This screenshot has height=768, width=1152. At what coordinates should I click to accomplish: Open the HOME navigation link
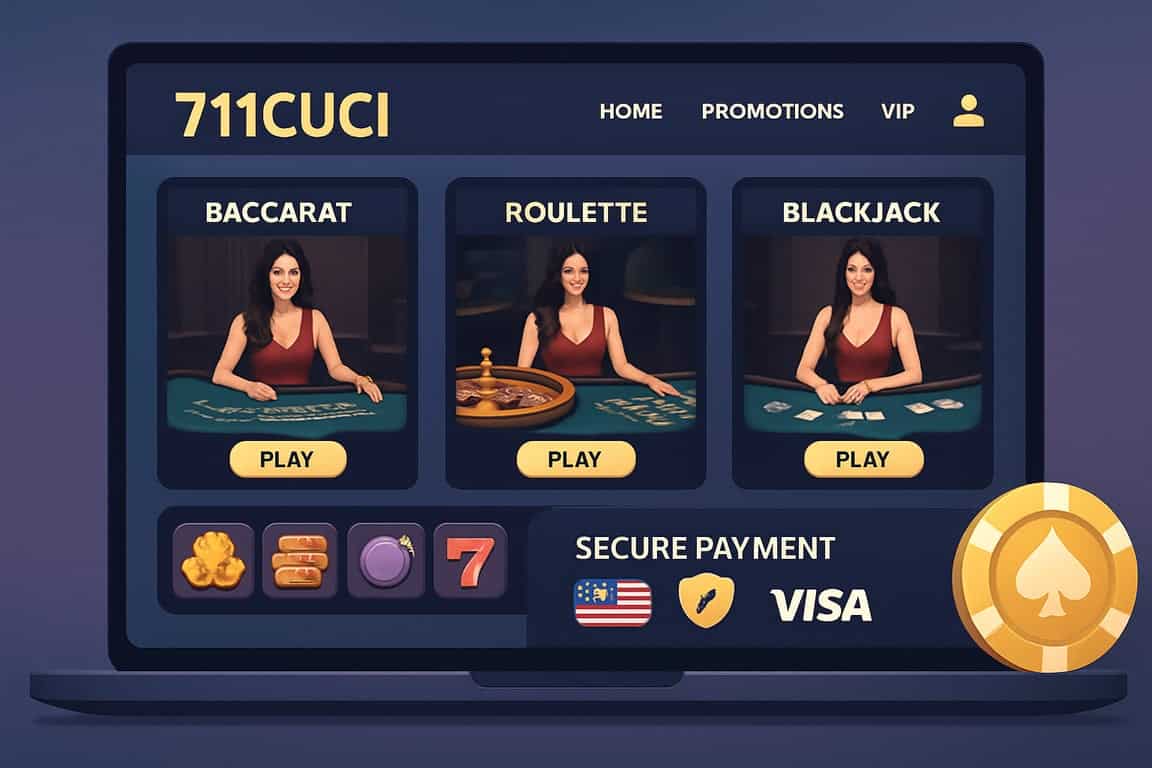[x=630, y=111]
